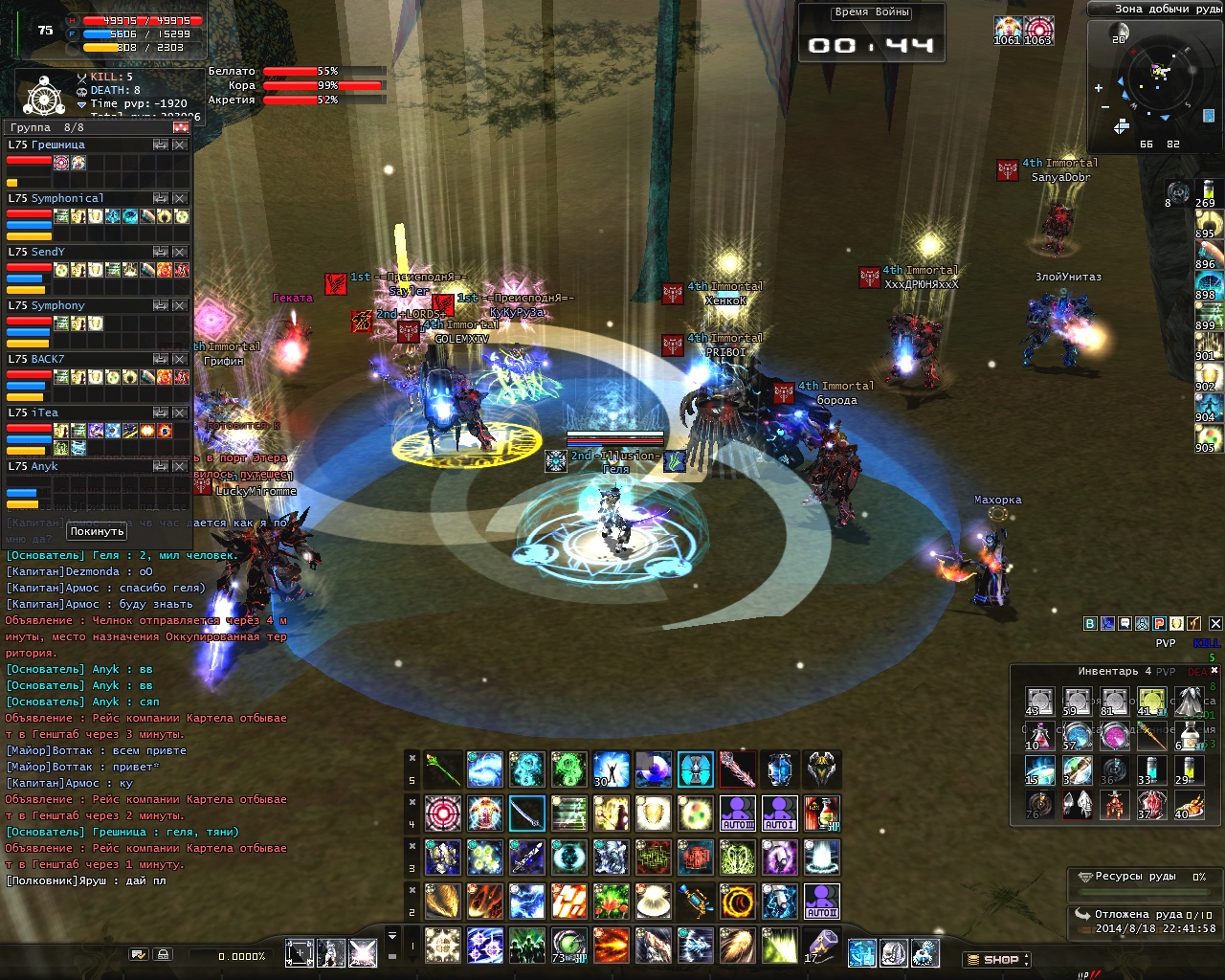Activate the fiery orange ring skill

[x=737, y=902]
